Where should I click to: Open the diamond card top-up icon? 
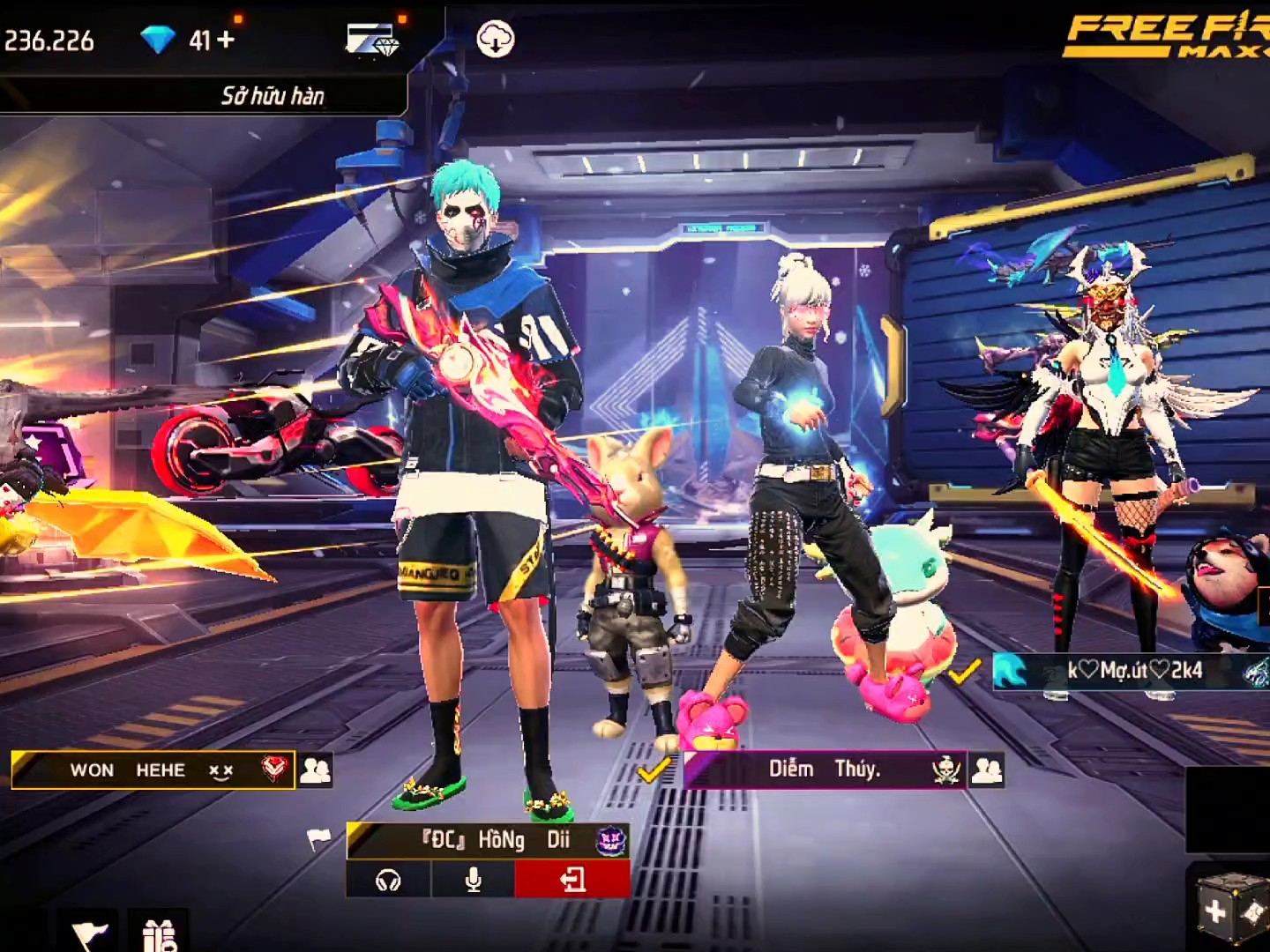(371, 40)
